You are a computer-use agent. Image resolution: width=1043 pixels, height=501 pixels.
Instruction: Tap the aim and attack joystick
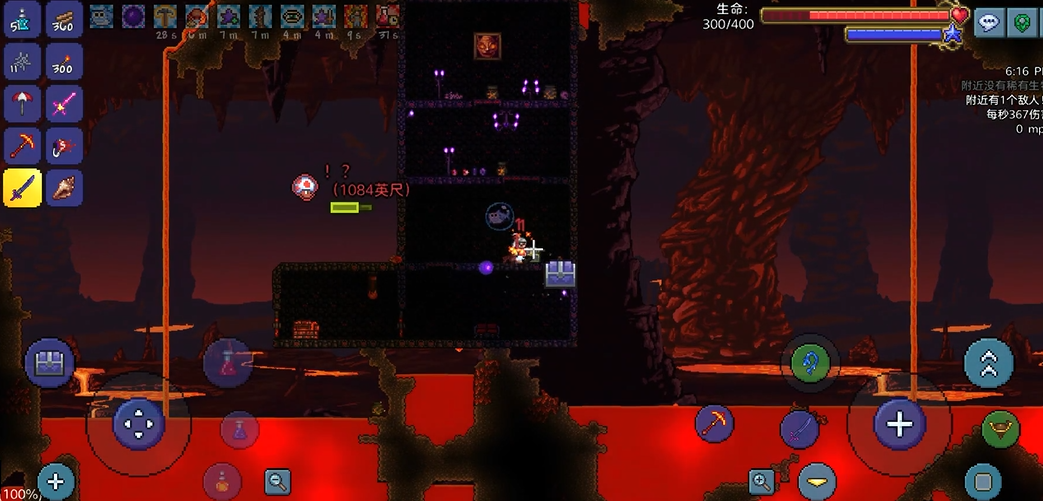click(899, 424)
